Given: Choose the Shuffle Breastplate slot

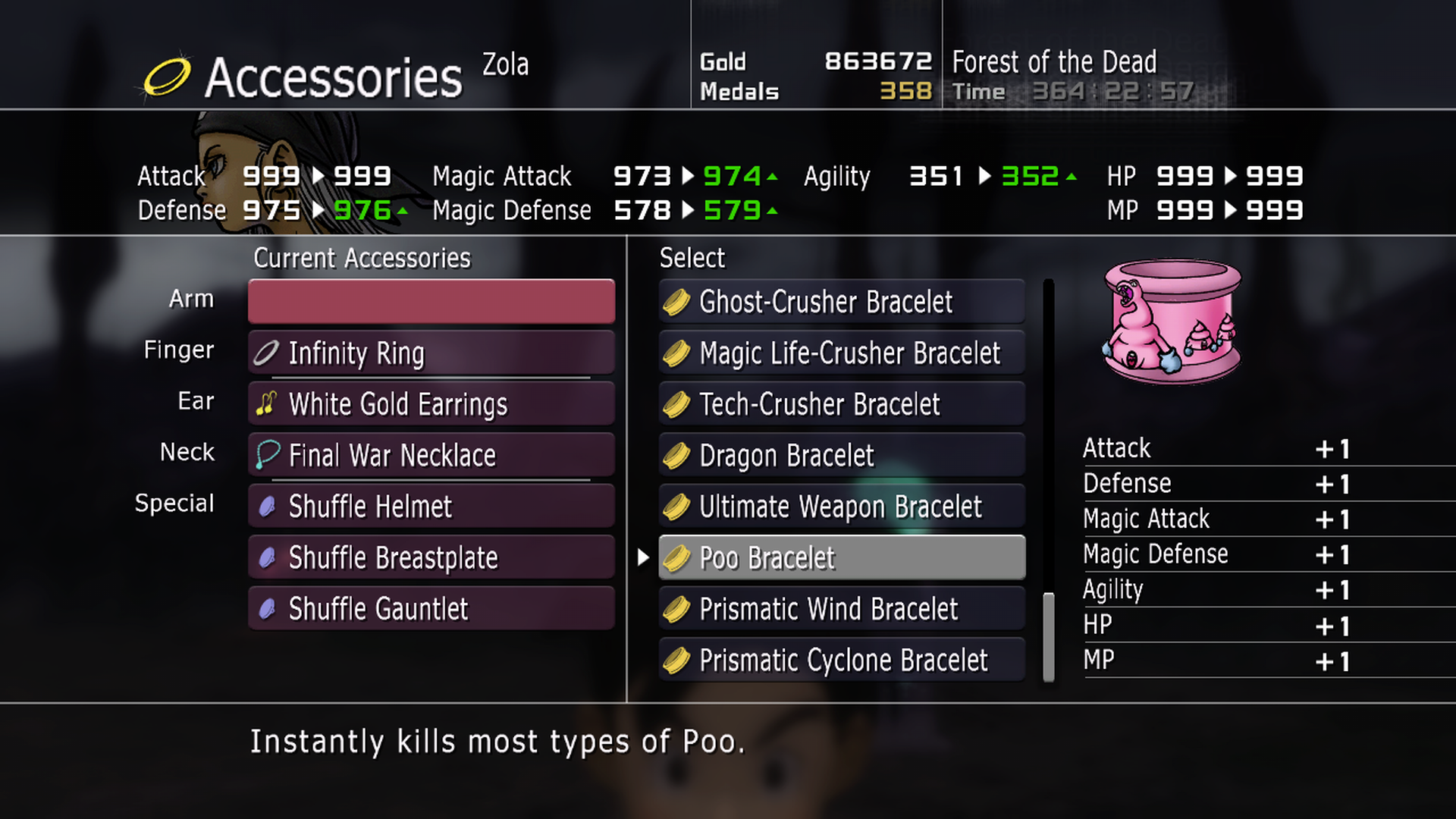Looking at the screenshot, I should click(x=431, y=557).
